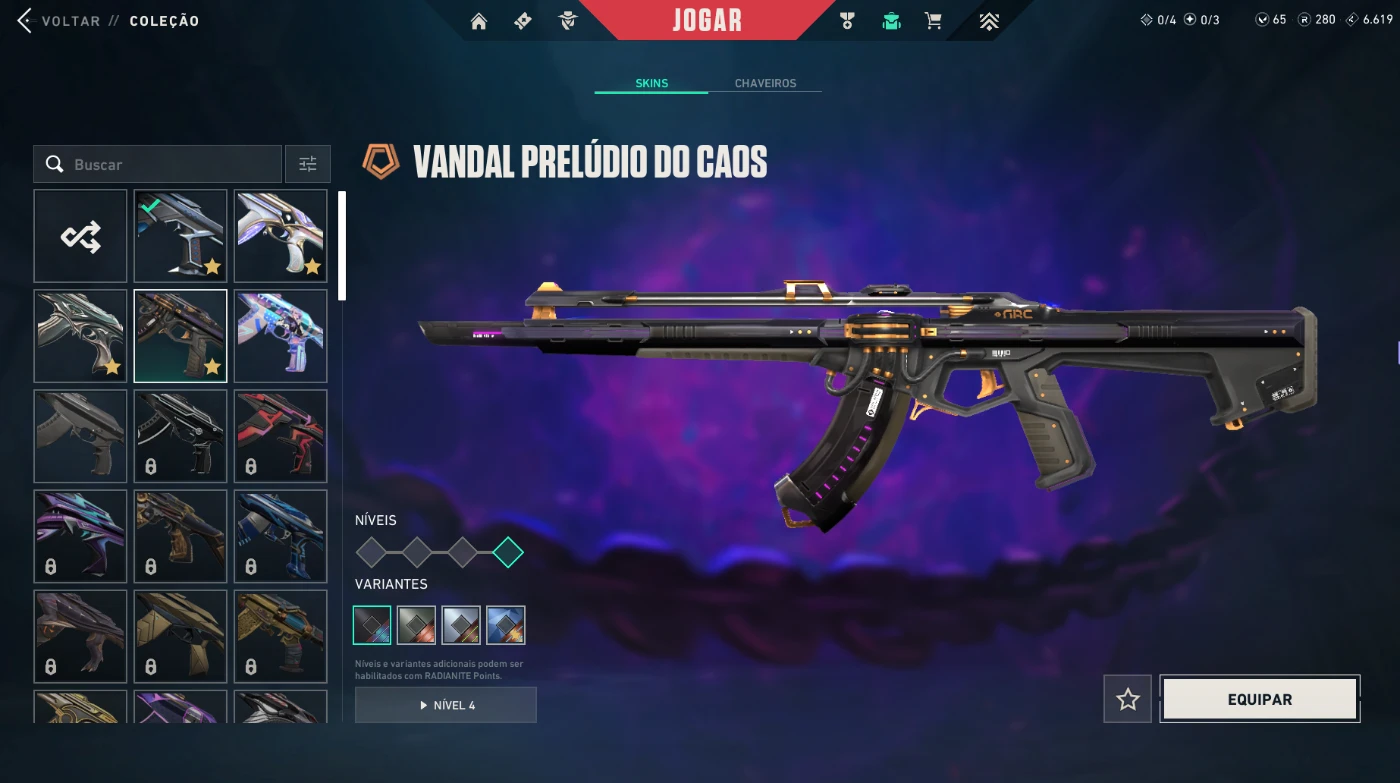
Task: Open the store cart icon
Action: (933, 21)
